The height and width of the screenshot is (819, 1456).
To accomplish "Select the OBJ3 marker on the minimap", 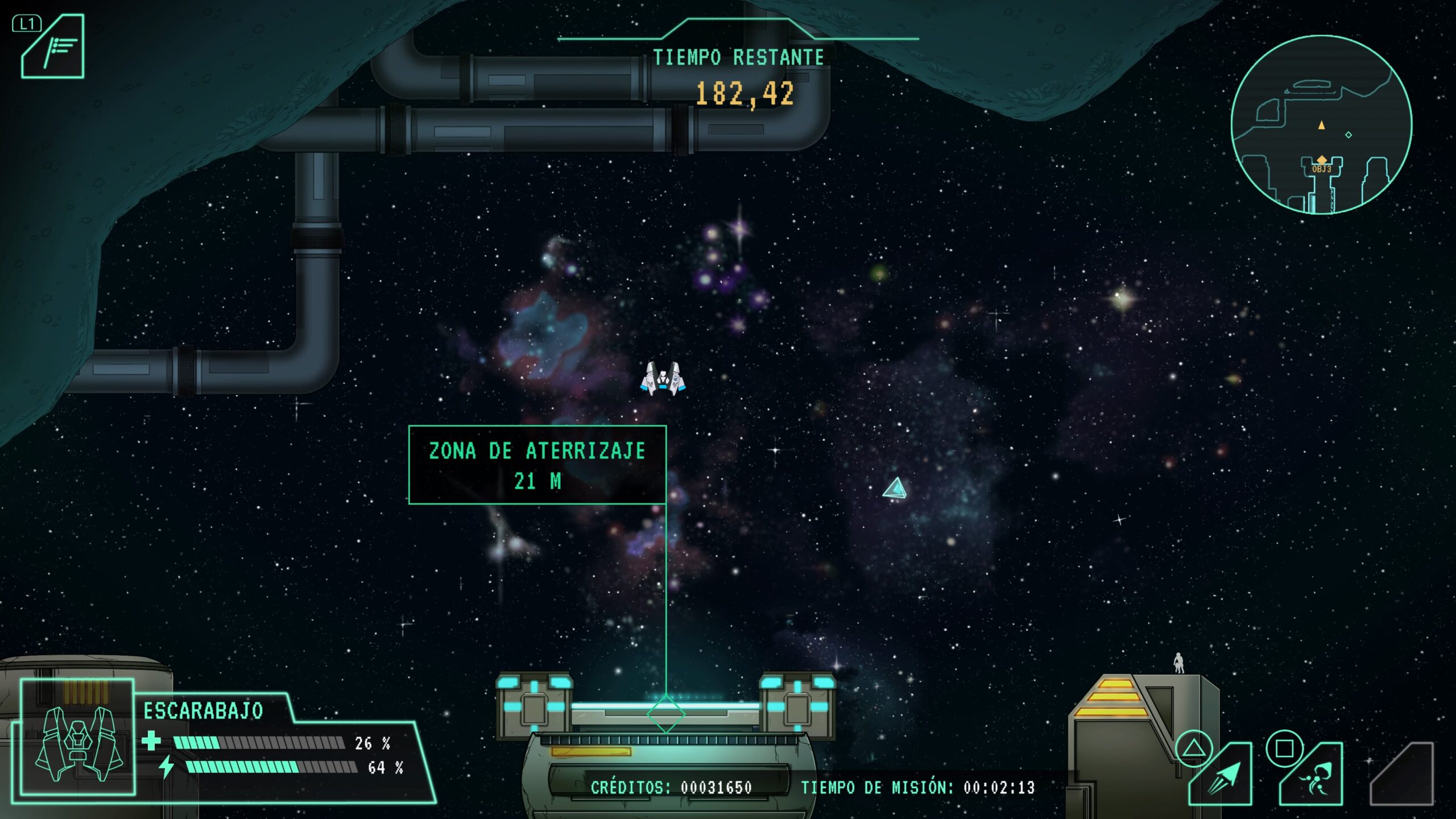I will point(1321,161).
